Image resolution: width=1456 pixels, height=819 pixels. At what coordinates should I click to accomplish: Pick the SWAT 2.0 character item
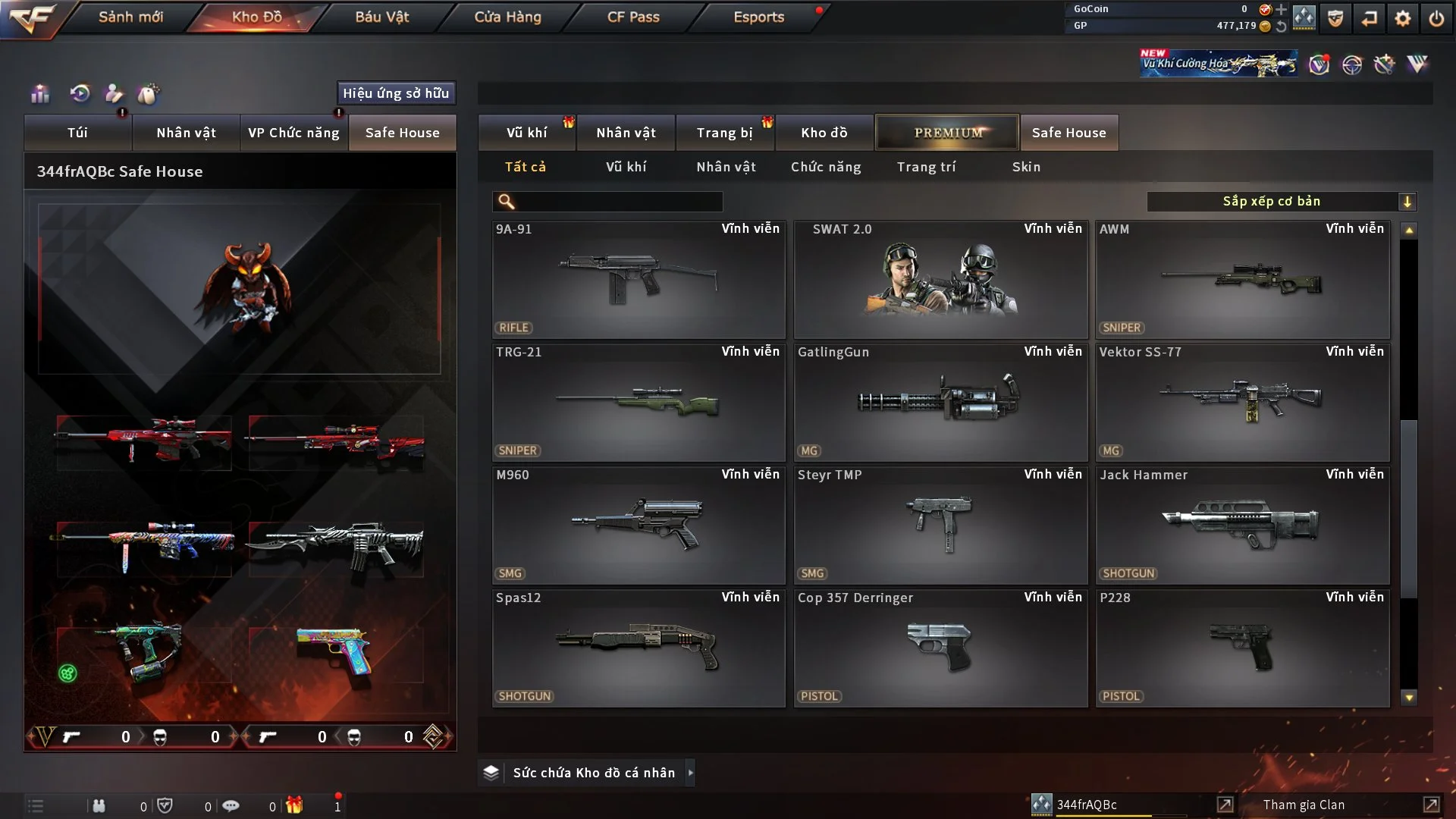pos(940,279)
